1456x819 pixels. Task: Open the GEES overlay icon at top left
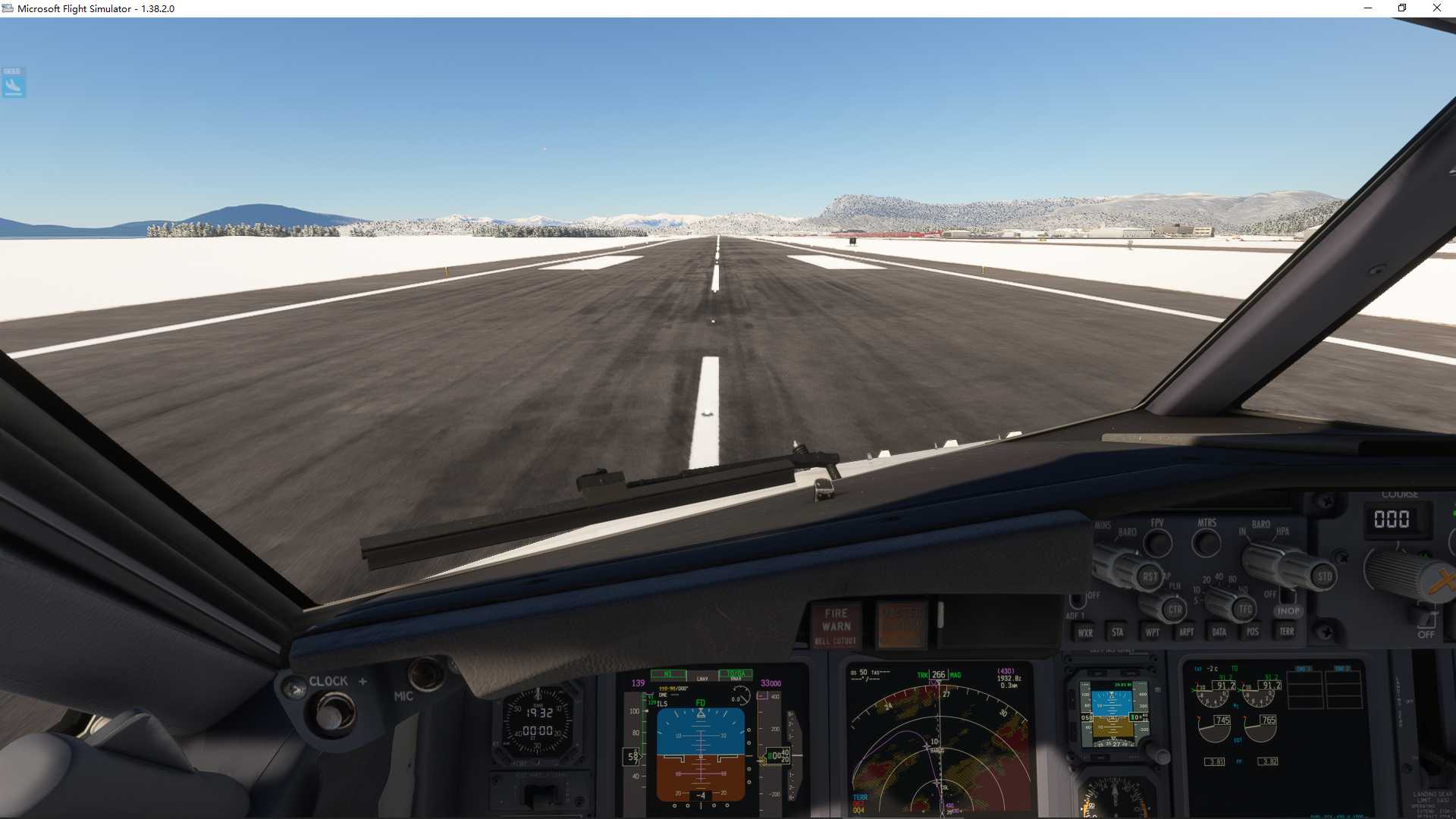[x=13, y=83]
